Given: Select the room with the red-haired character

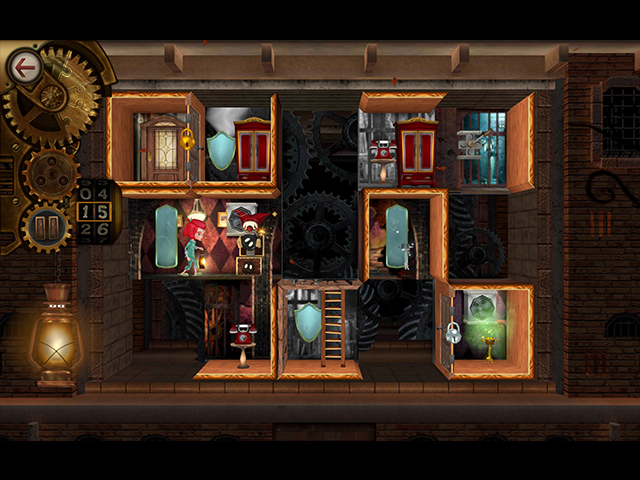Looking at the screenshot, I should (x=198, y=237).
